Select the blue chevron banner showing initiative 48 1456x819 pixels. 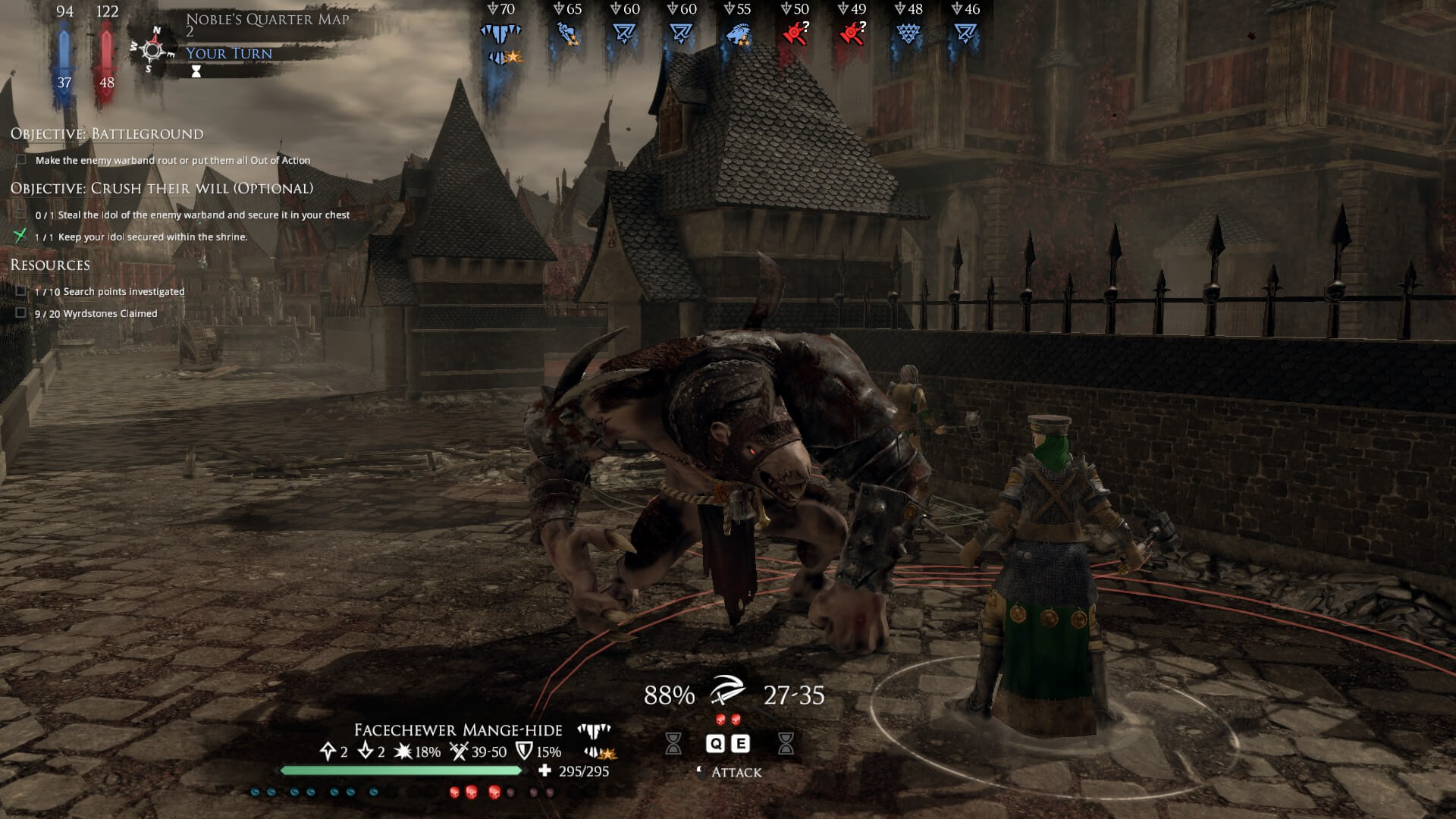[x=908, y=34]
